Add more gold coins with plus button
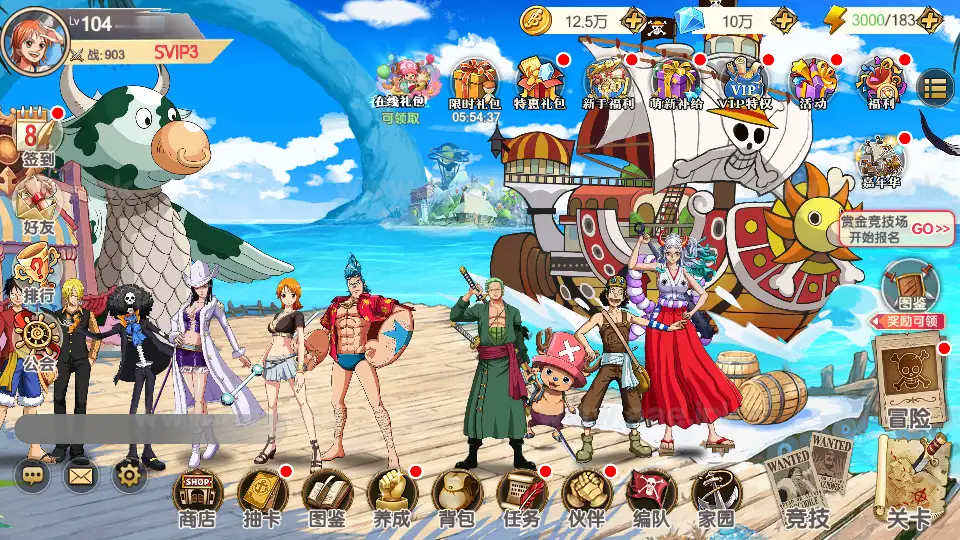The image size is (960, 540). click(x=633, y=20)
